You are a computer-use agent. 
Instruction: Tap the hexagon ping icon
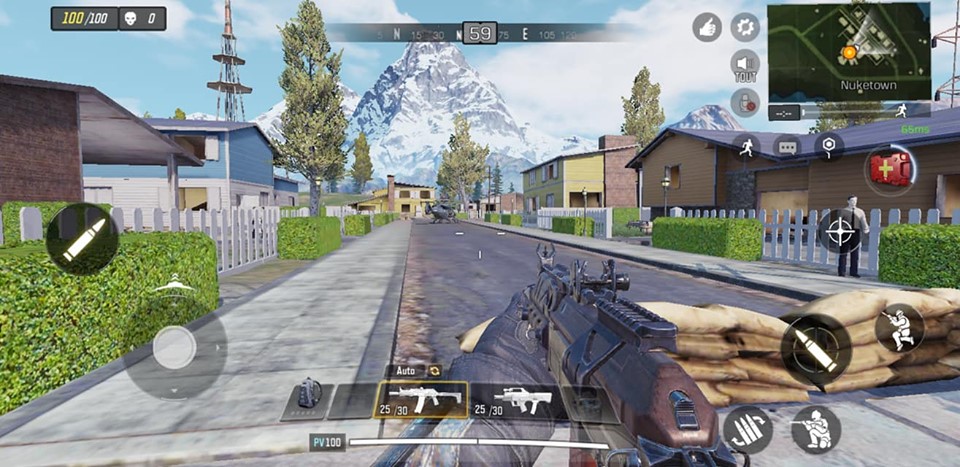tap(829, 146)
